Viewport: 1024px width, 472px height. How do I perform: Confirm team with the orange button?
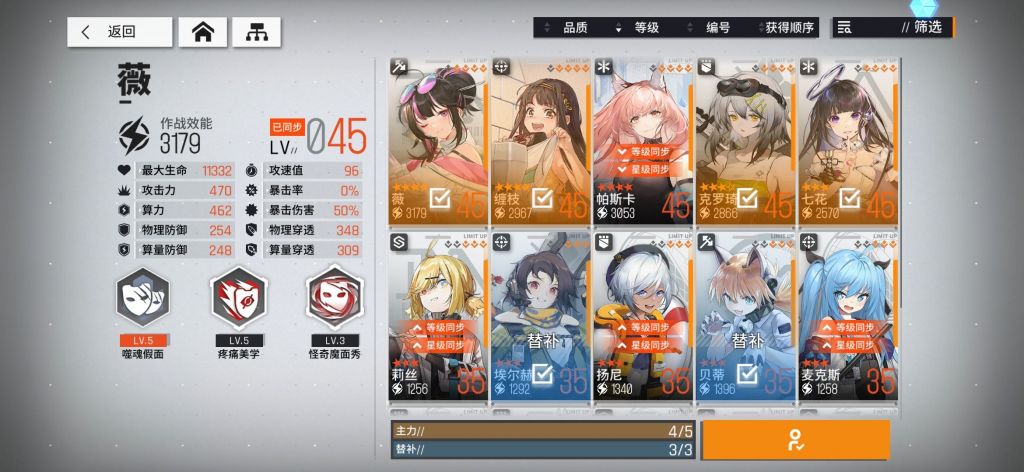click(x=796, y=439)
